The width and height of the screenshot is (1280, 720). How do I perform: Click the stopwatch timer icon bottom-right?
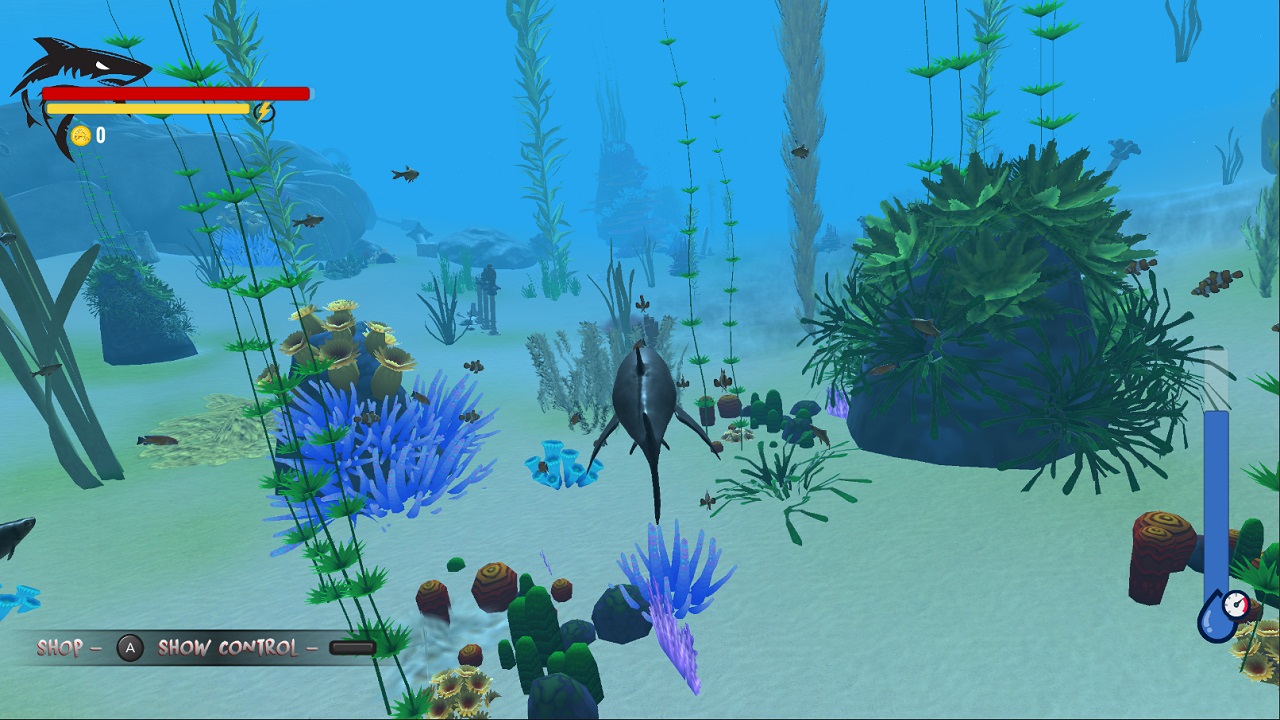[x=1237, y=606]
